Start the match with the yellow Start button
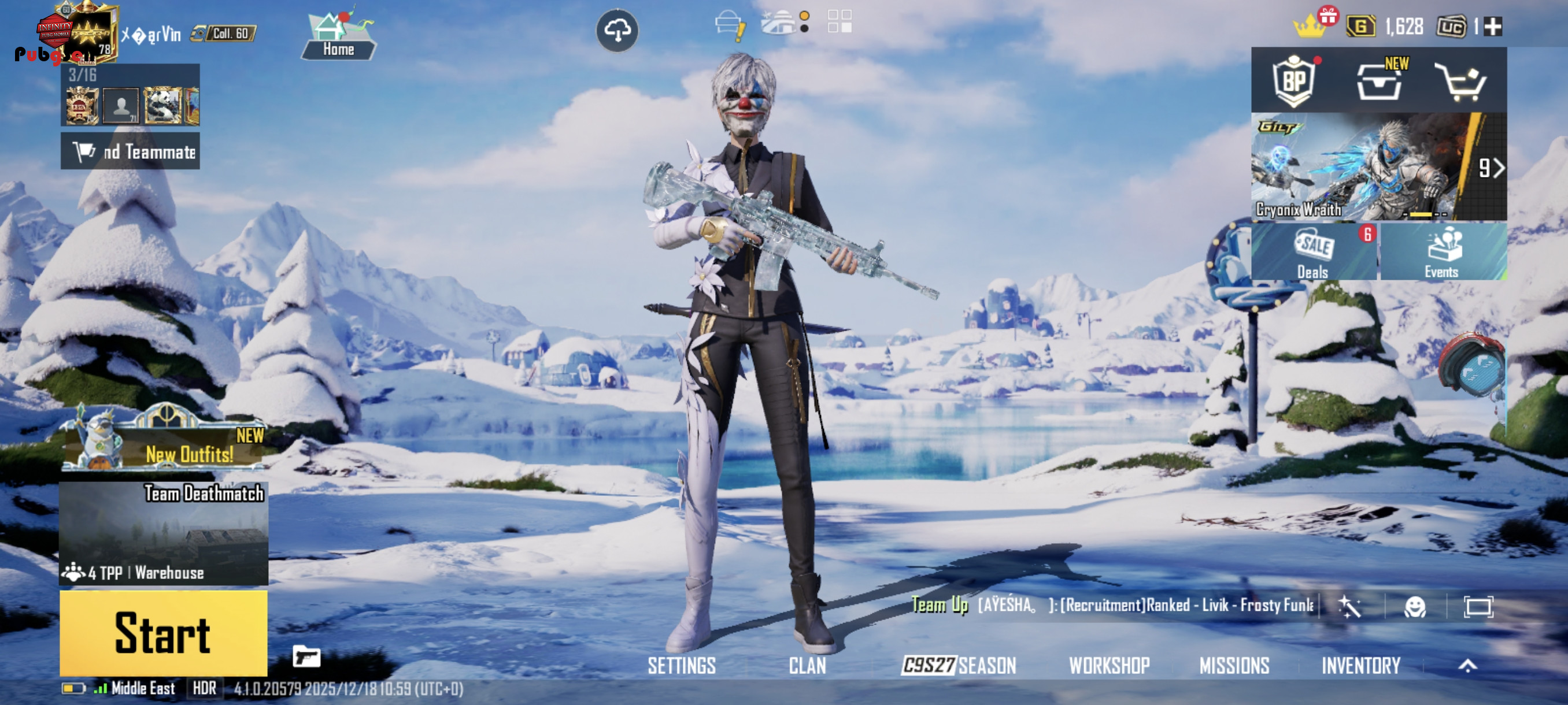This screenshot has height=705, width=1568. click(x=163, y=633)
